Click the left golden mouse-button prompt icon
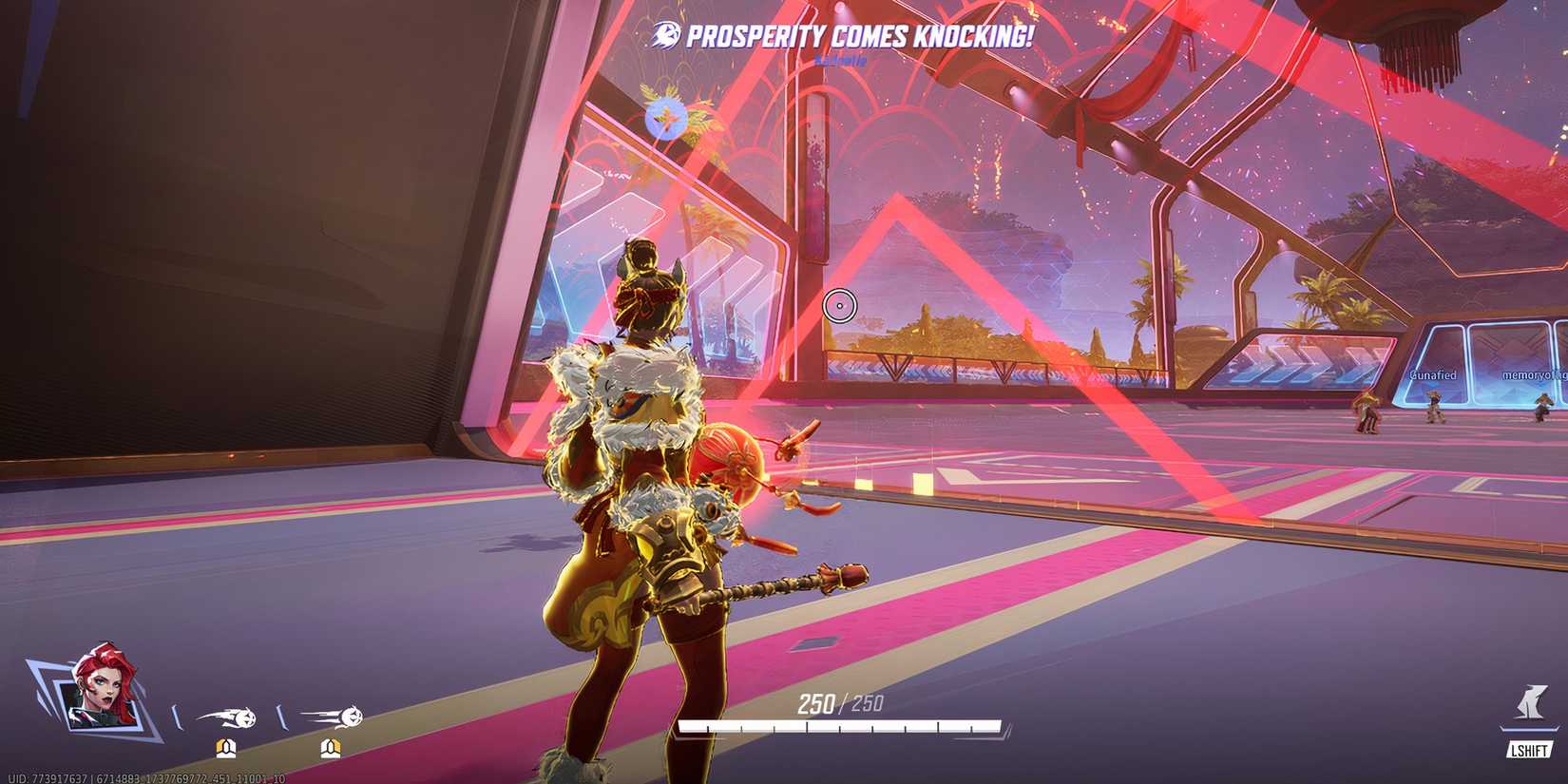 224,748
